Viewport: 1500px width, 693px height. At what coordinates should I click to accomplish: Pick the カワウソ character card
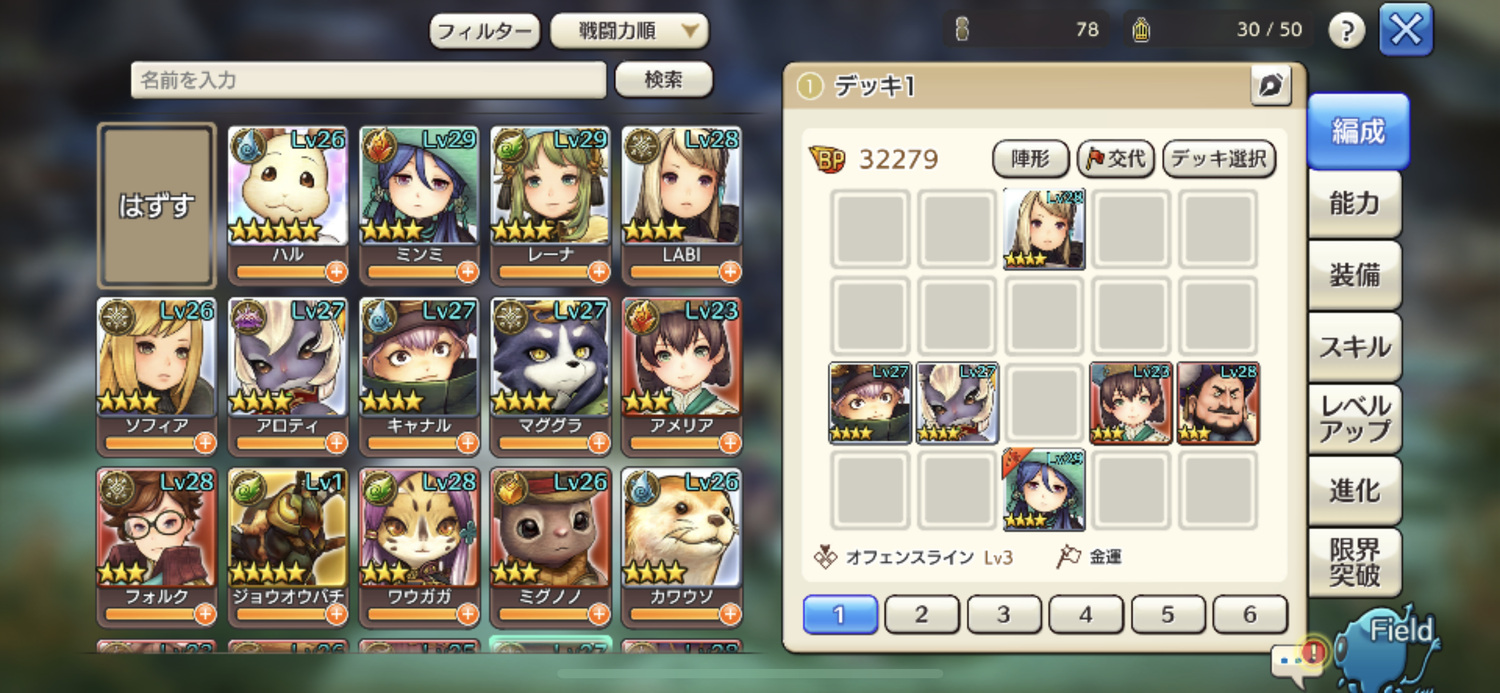[x=681, y=537]
